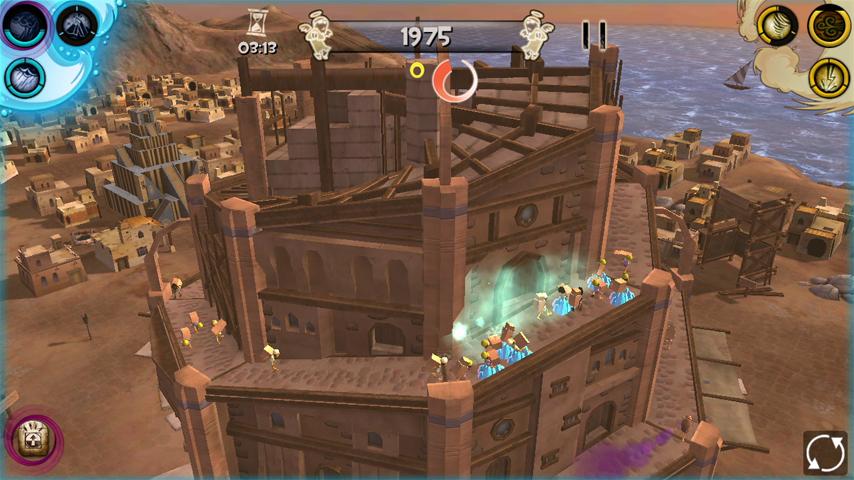854x480 pixels.
Task: Select the swirling cloud wind power
Action: point(829,24)
